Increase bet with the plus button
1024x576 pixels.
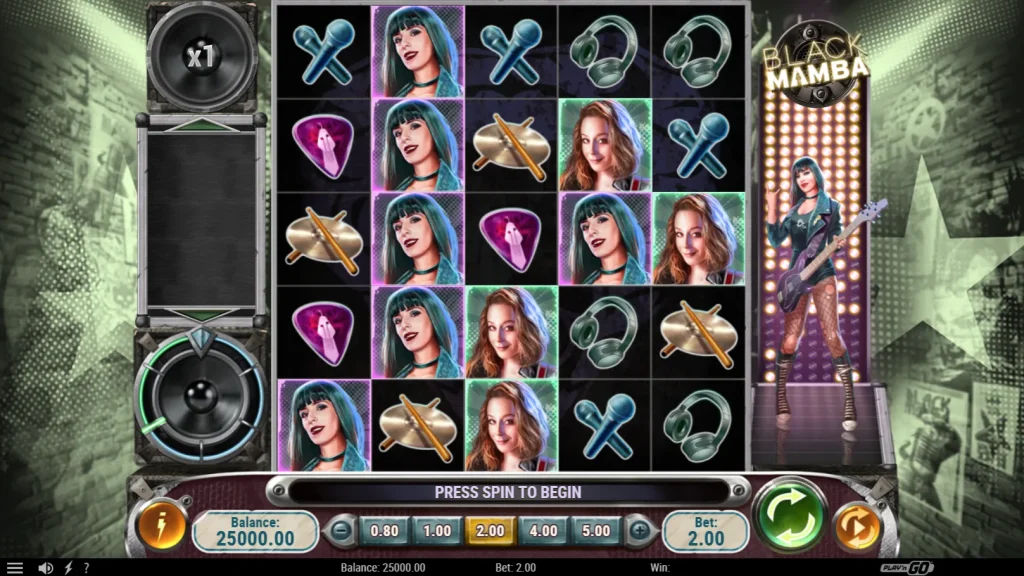pos(638,531)
